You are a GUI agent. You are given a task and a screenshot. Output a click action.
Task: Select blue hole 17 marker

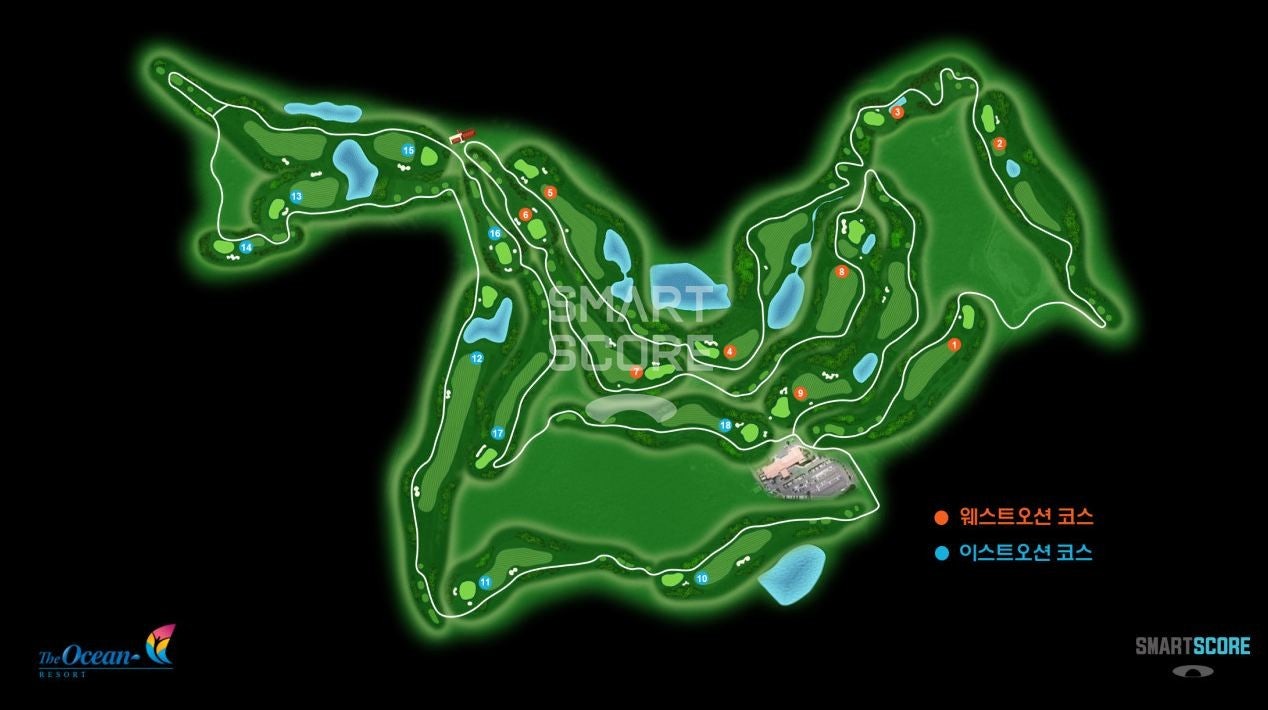pos(497,433)
